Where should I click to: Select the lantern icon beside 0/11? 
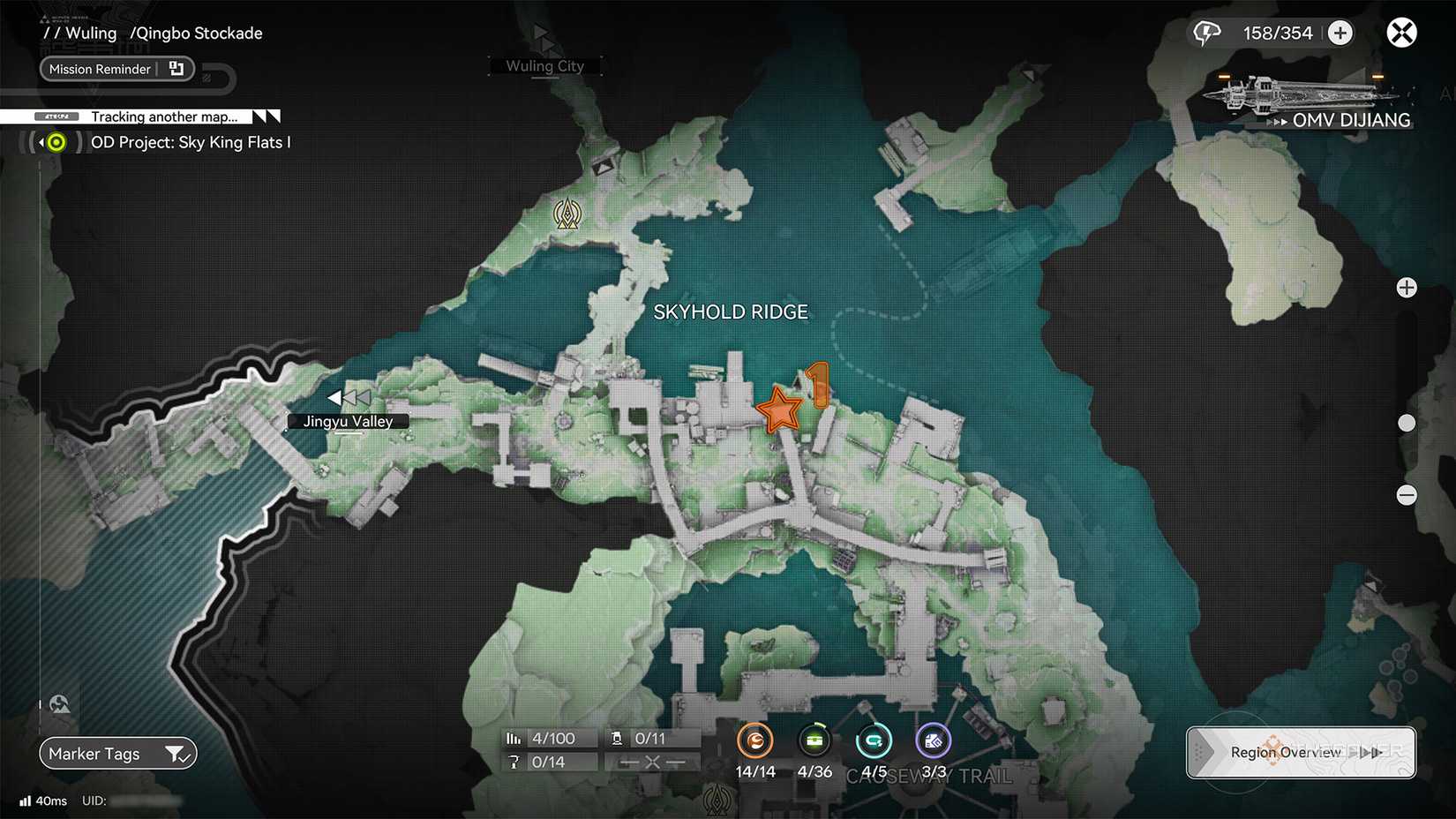(x=615, y=738)
